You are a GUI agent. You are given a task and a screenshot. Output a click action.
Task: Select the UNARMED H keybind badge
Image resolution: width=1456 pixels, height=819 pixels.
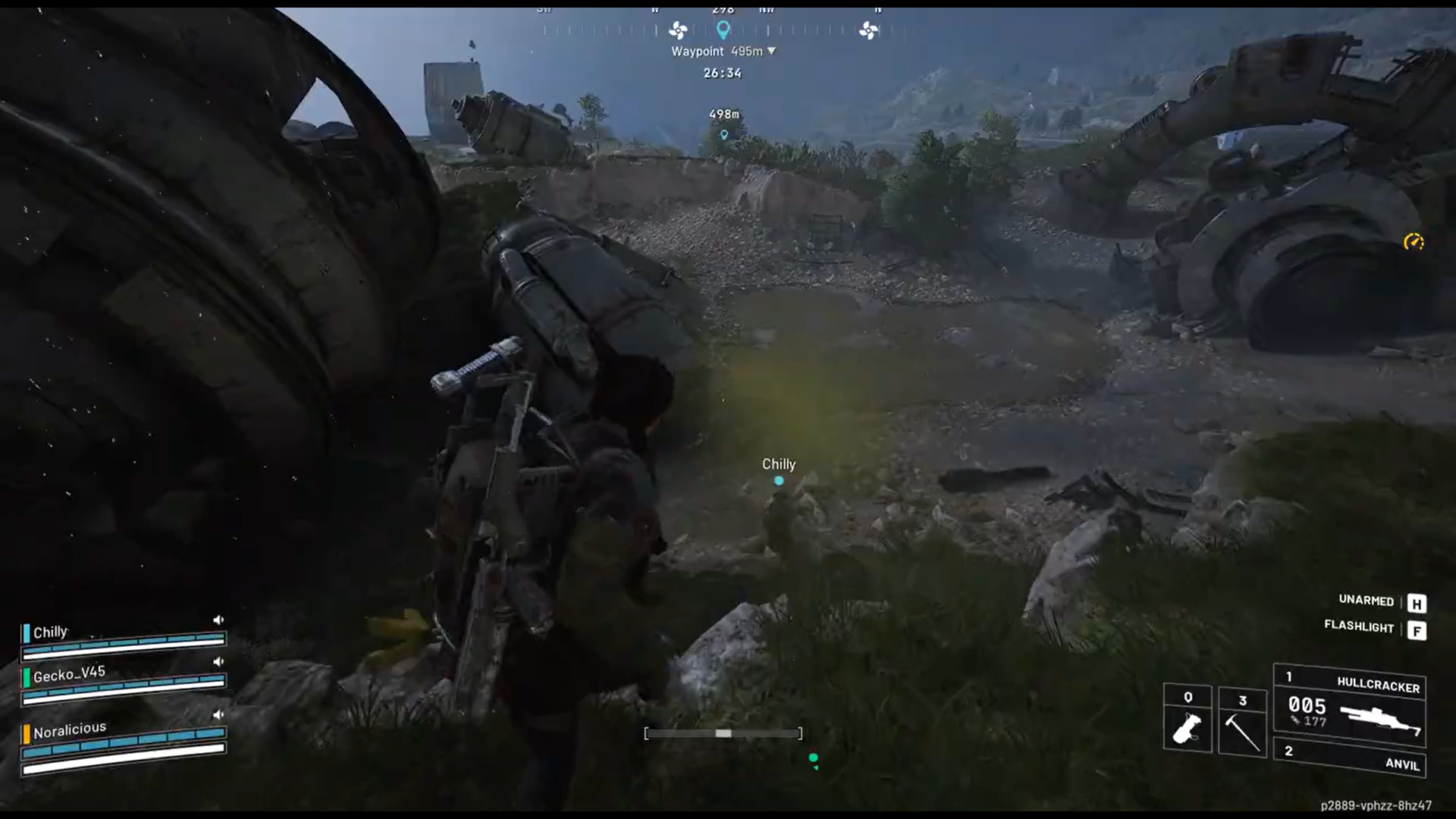pos(1415,601)
